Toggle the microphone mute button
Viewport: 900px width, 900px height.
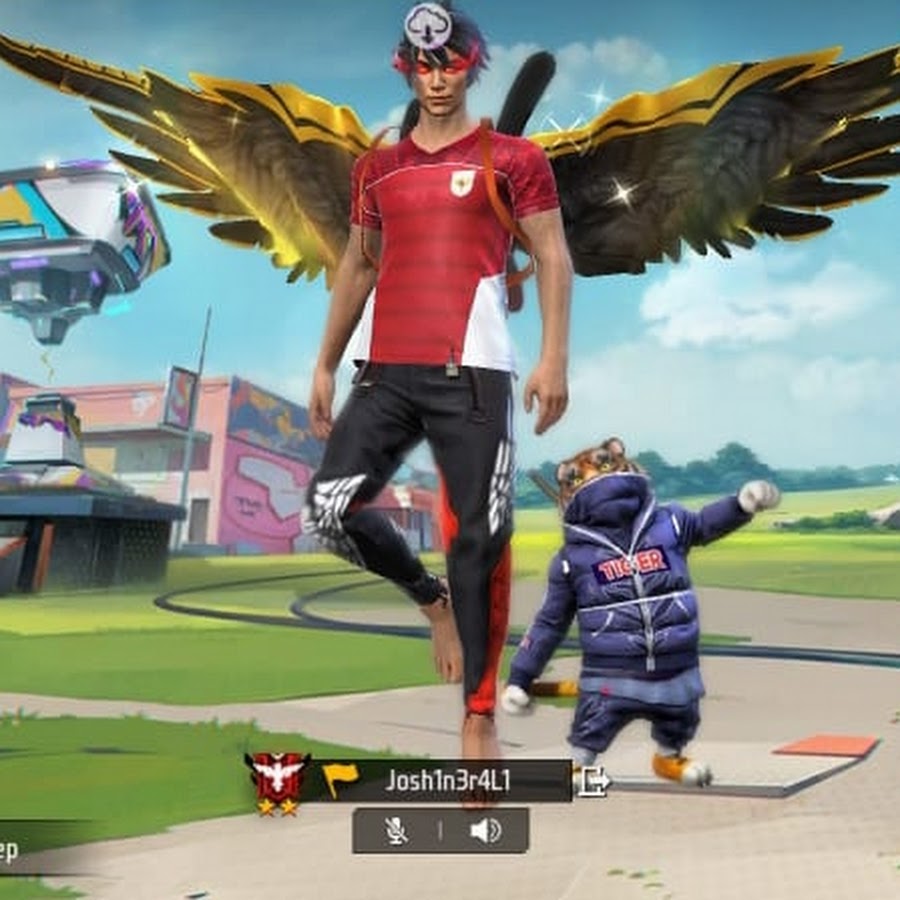pyautogui.click(x=397, y=831)
